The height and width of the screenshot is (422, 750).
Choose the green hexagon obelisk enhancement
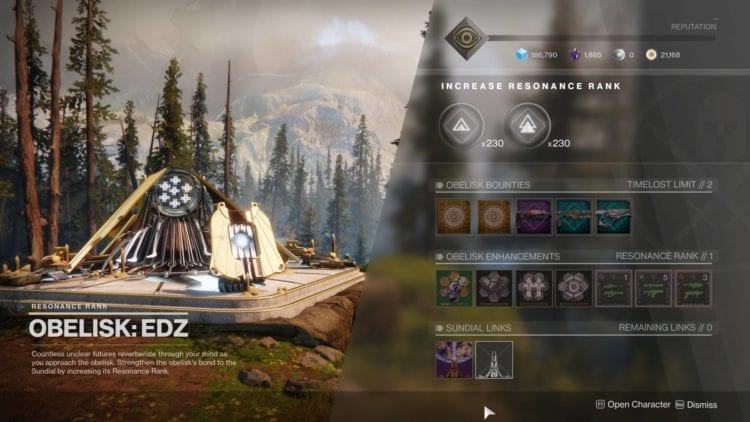[454, 287]
